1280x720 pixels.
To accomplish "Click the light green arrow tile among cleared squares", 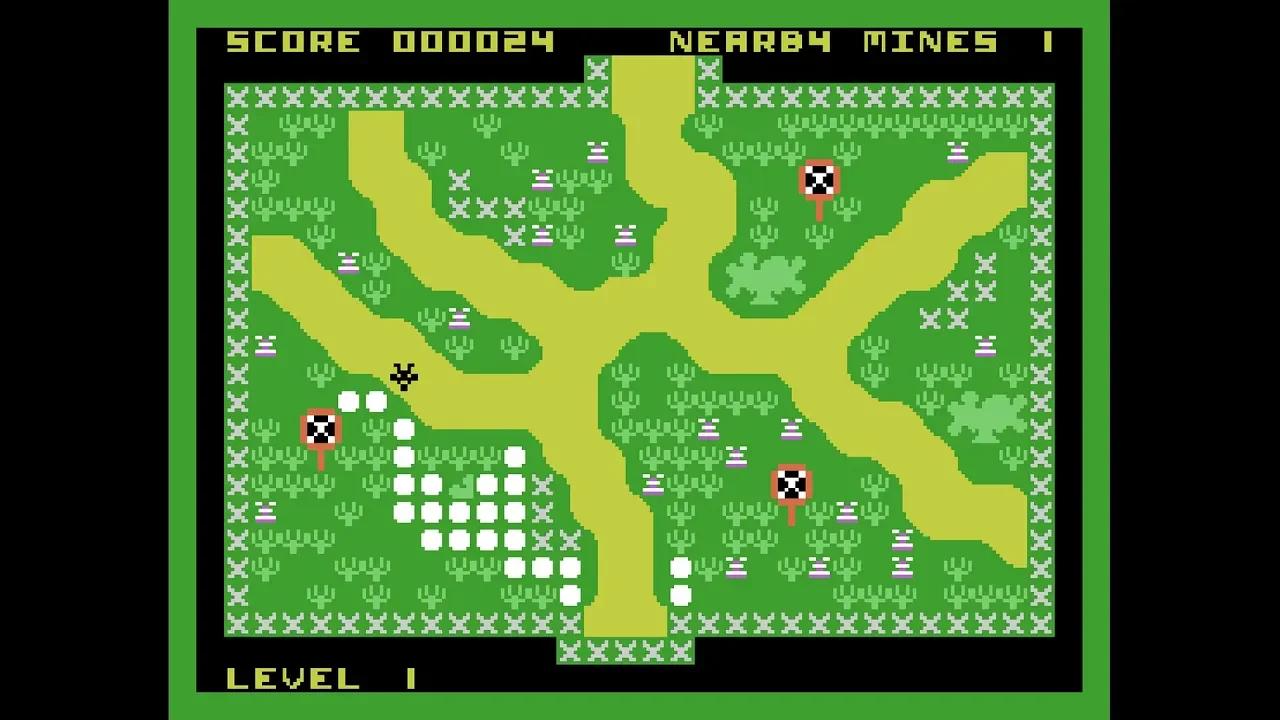I will [461, 488].
